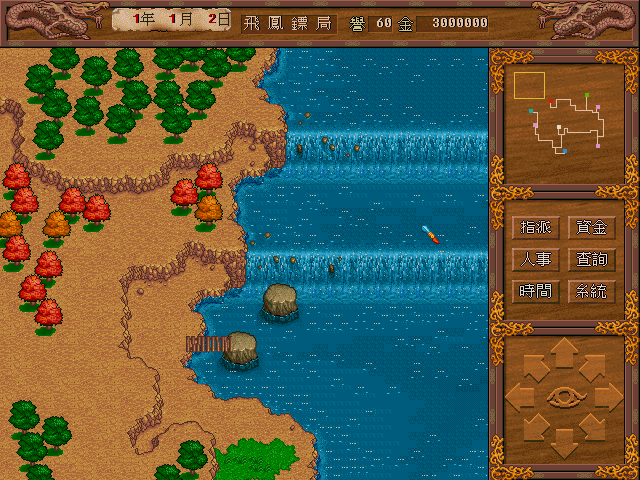Click the up-left diagonal arrow

535,366
